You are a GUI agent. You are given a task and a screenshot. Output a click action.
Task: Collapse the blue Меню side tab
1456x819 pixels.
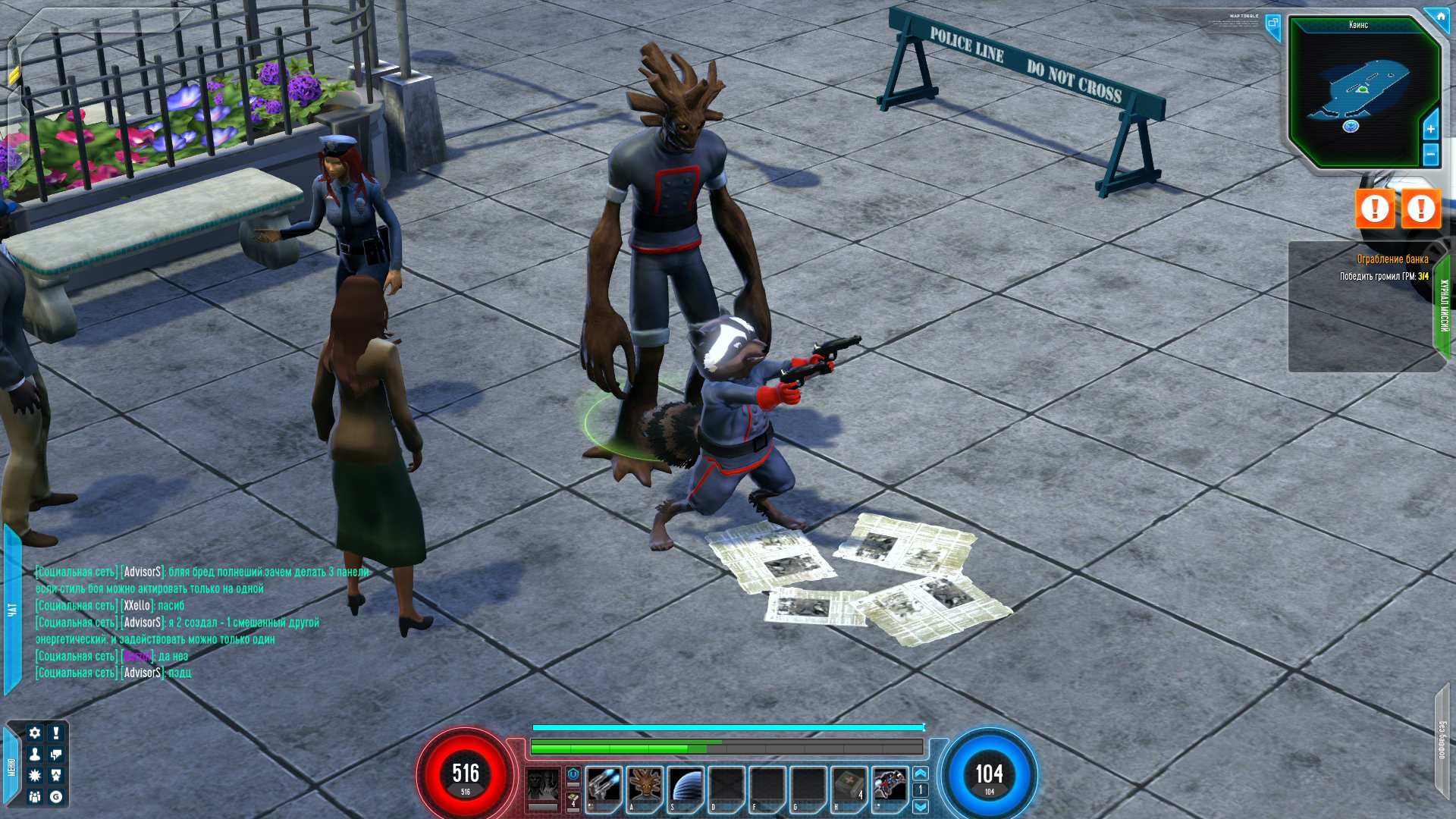(x=11, y=767)
